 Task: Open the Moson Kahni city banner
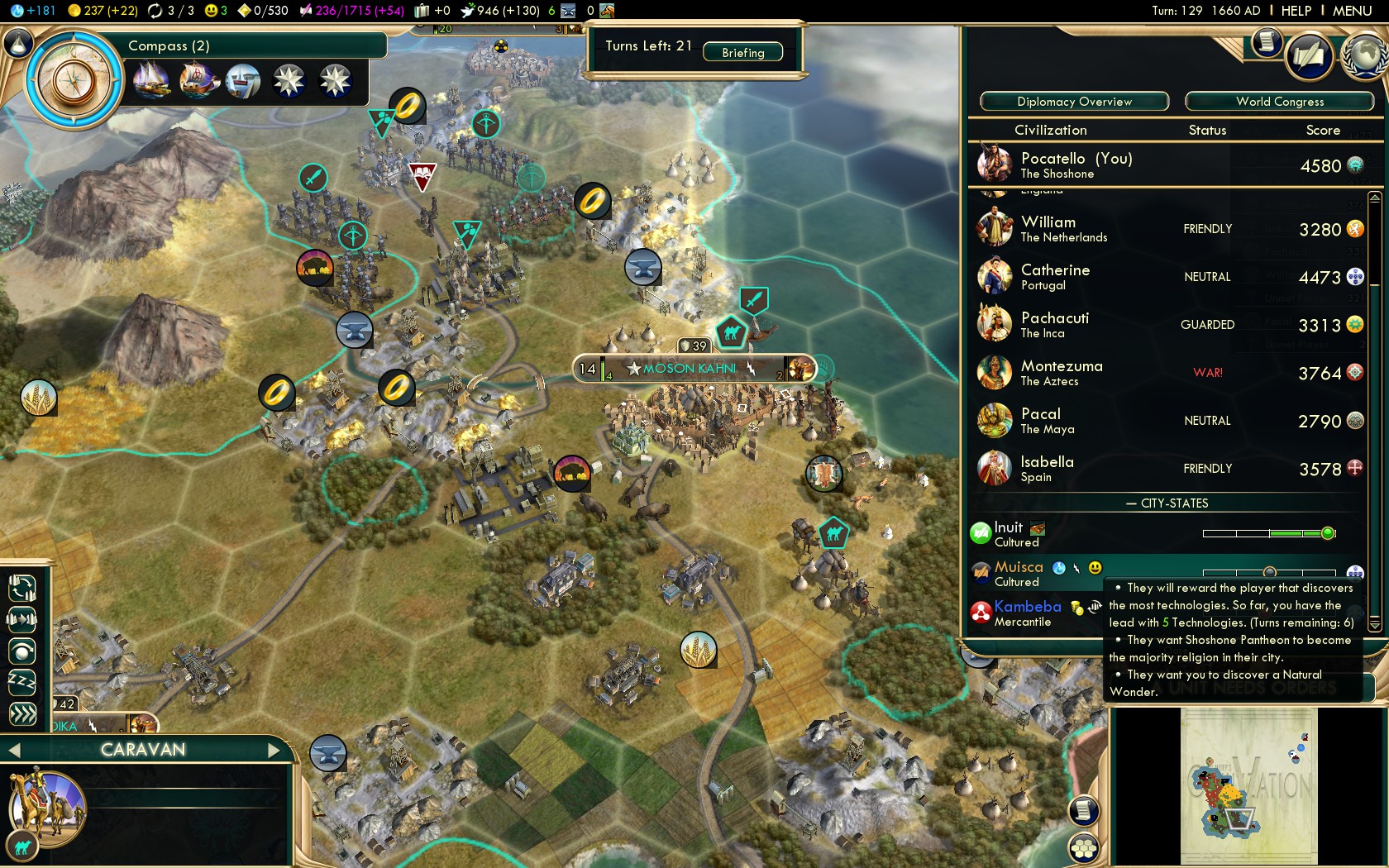tap(690, 369)
